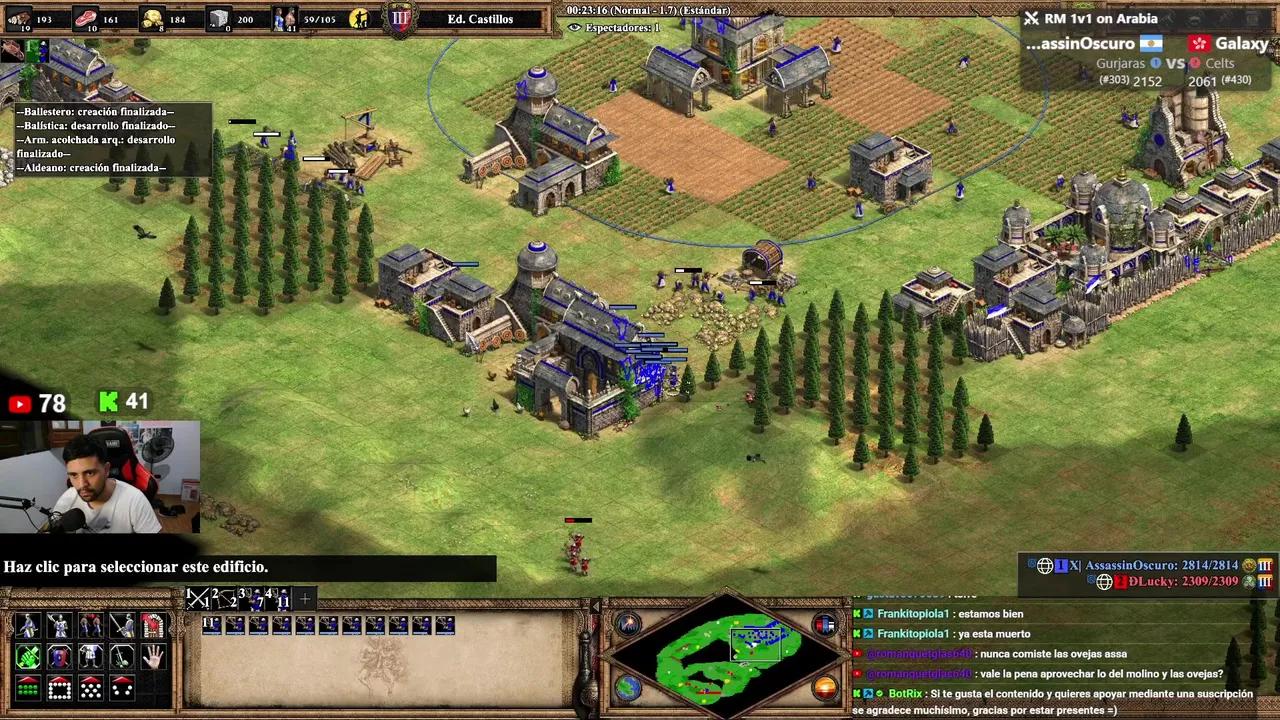Choose the flank formation icon
The height and width of the screenshot is (720, 1280).
[x=122, y=688]
